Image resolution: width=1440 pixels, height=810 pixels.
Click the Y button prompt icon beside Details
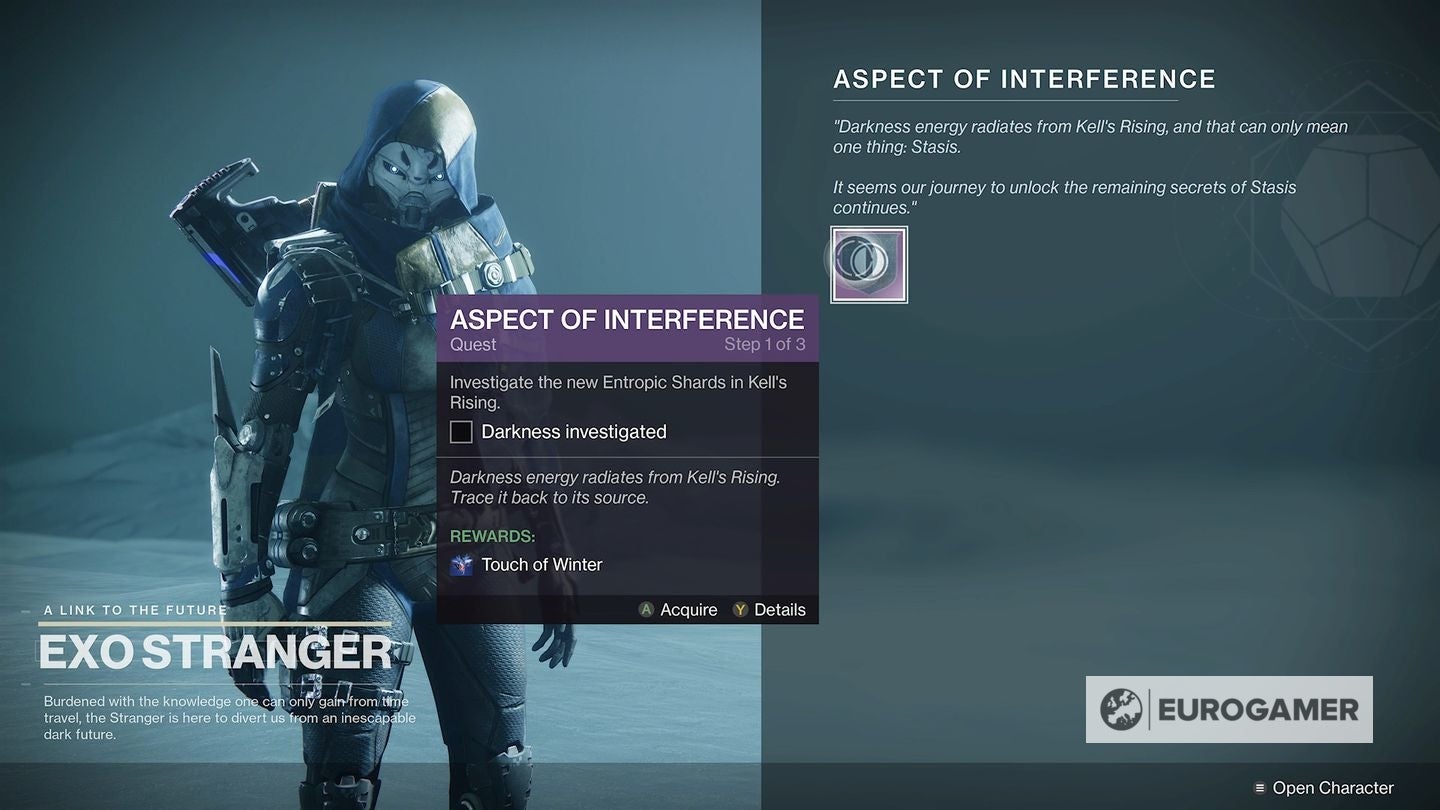pos(737,609)
